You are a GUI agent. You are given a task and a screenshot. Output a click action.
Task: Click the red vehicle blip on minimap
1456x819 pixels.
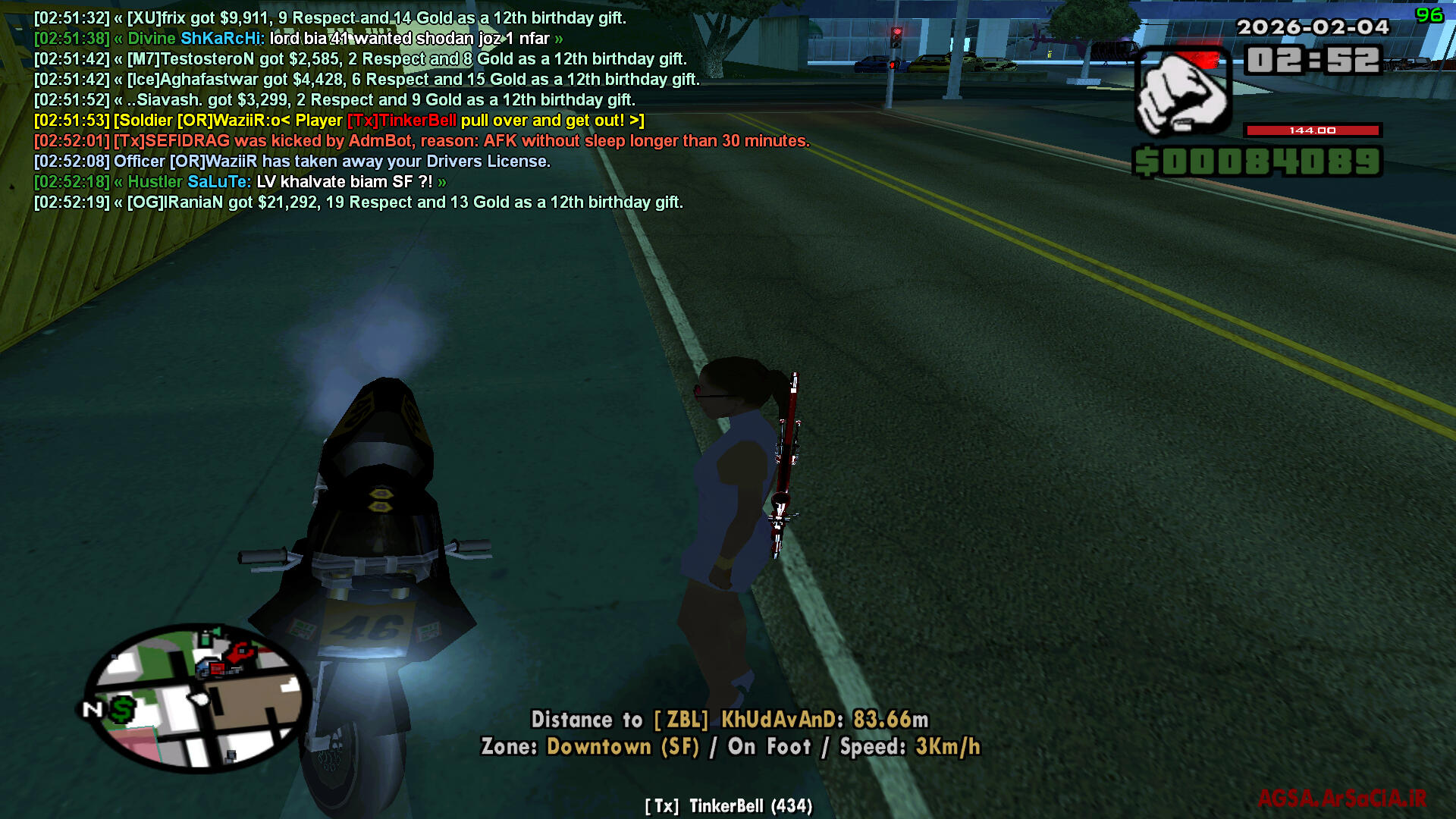217,668
